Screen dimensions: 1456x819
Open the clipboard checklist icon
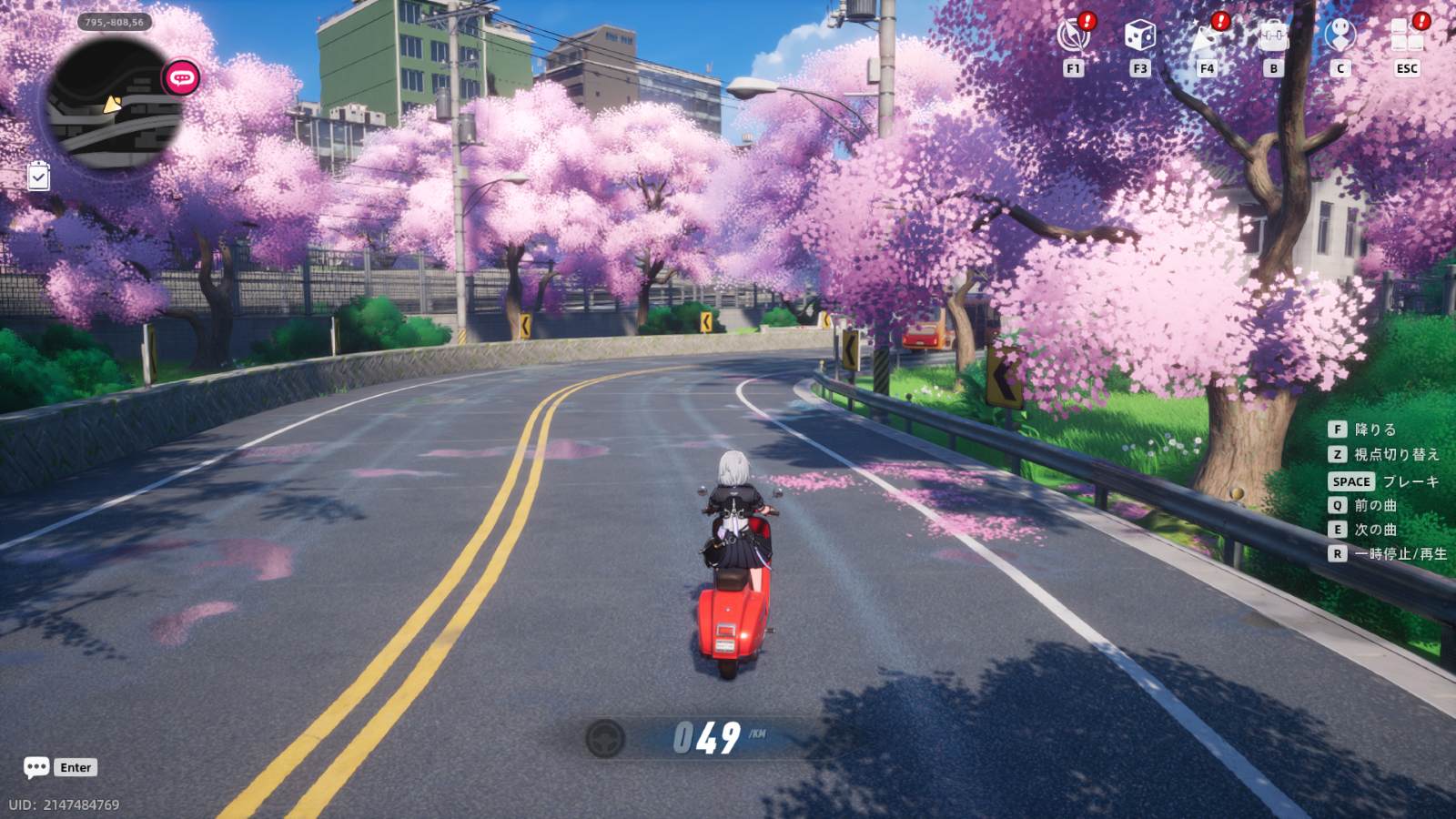(x=38, y=176)
